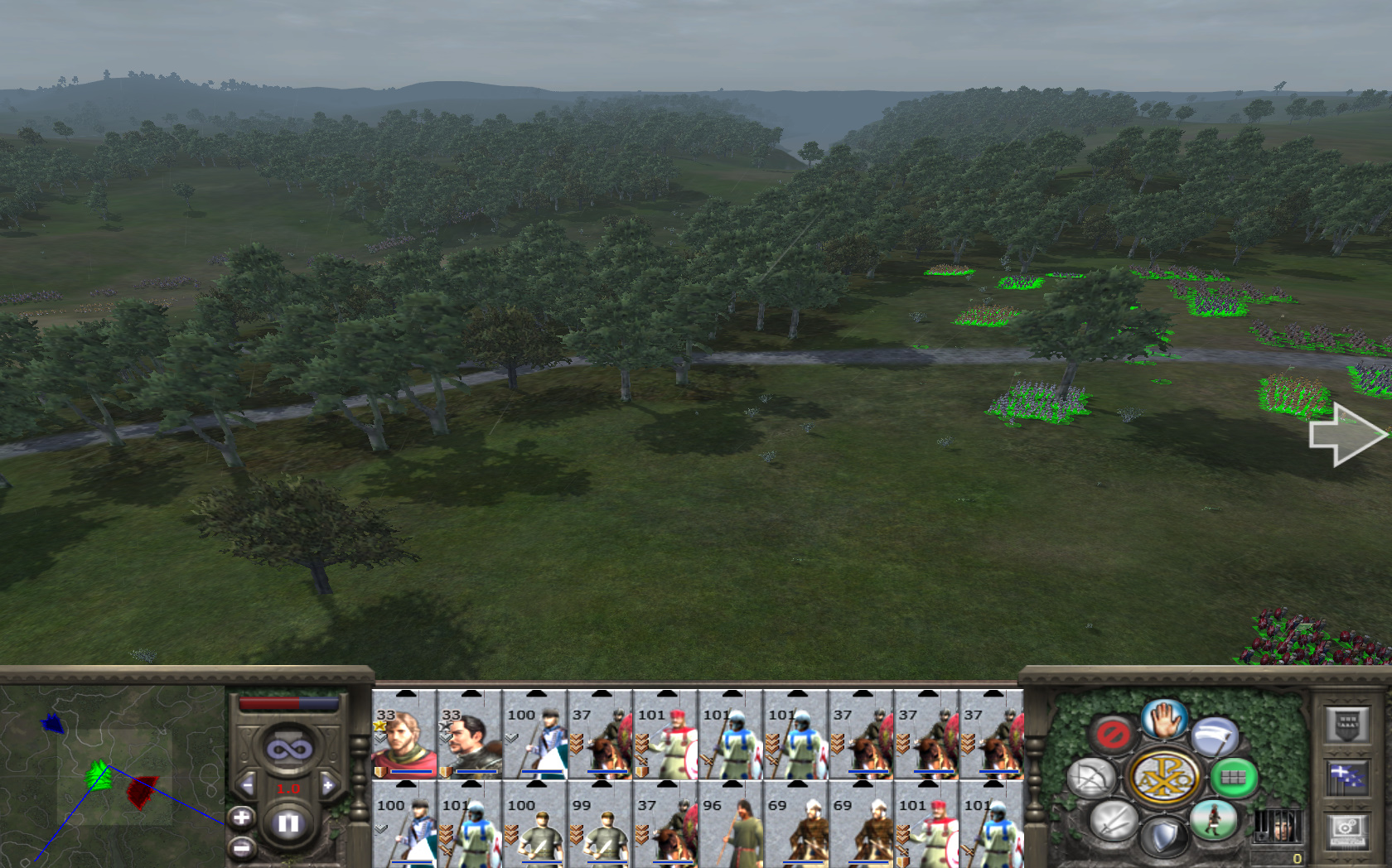This screenshot has height=868, width=1392.
Task: Click the crossed swords melee button
Action: coord(1113,821)
